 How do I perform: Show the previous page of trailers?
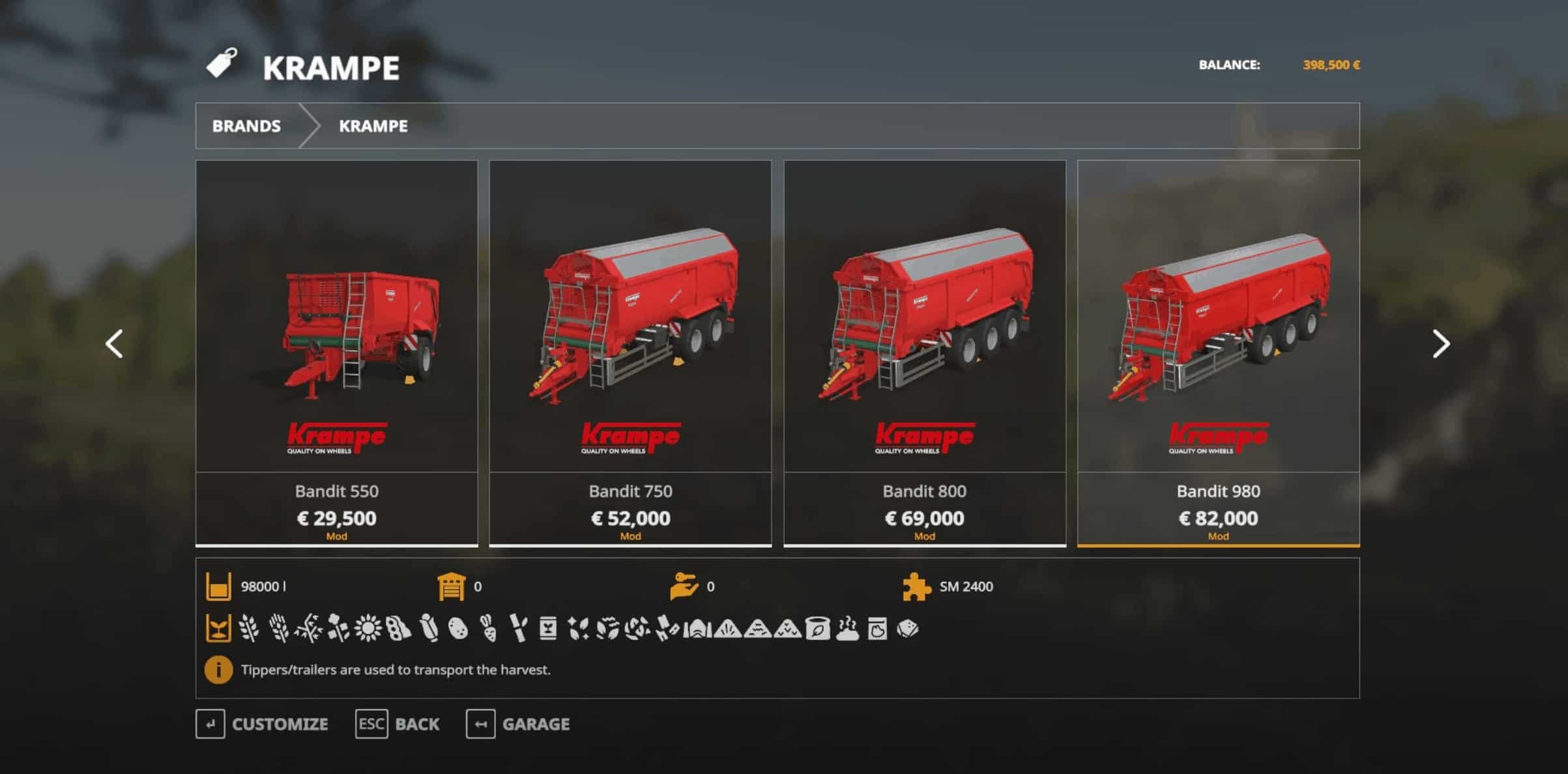(x=115, y=344)
